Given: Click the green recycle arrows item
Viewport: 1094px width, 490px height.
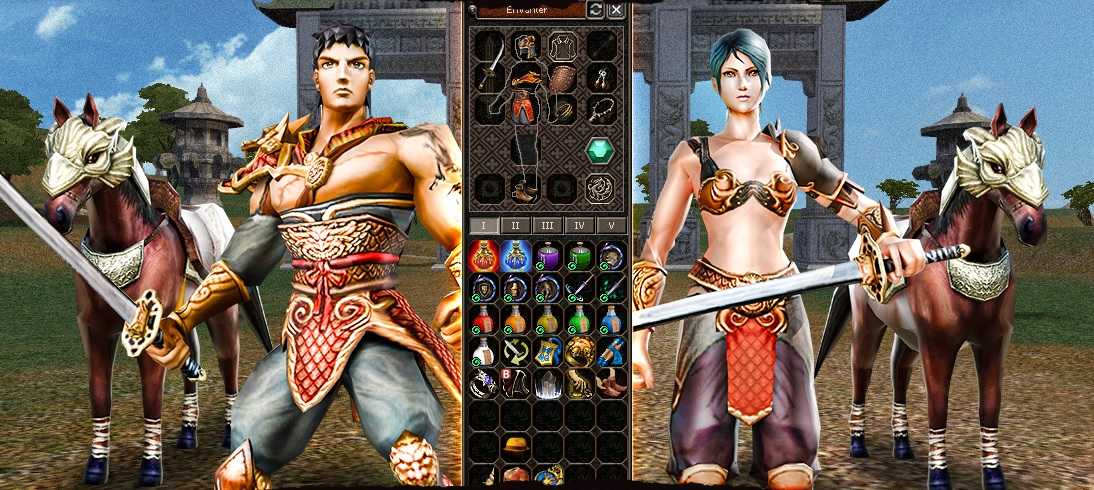Looking at the screenshot, I should (x=516, y=352).
